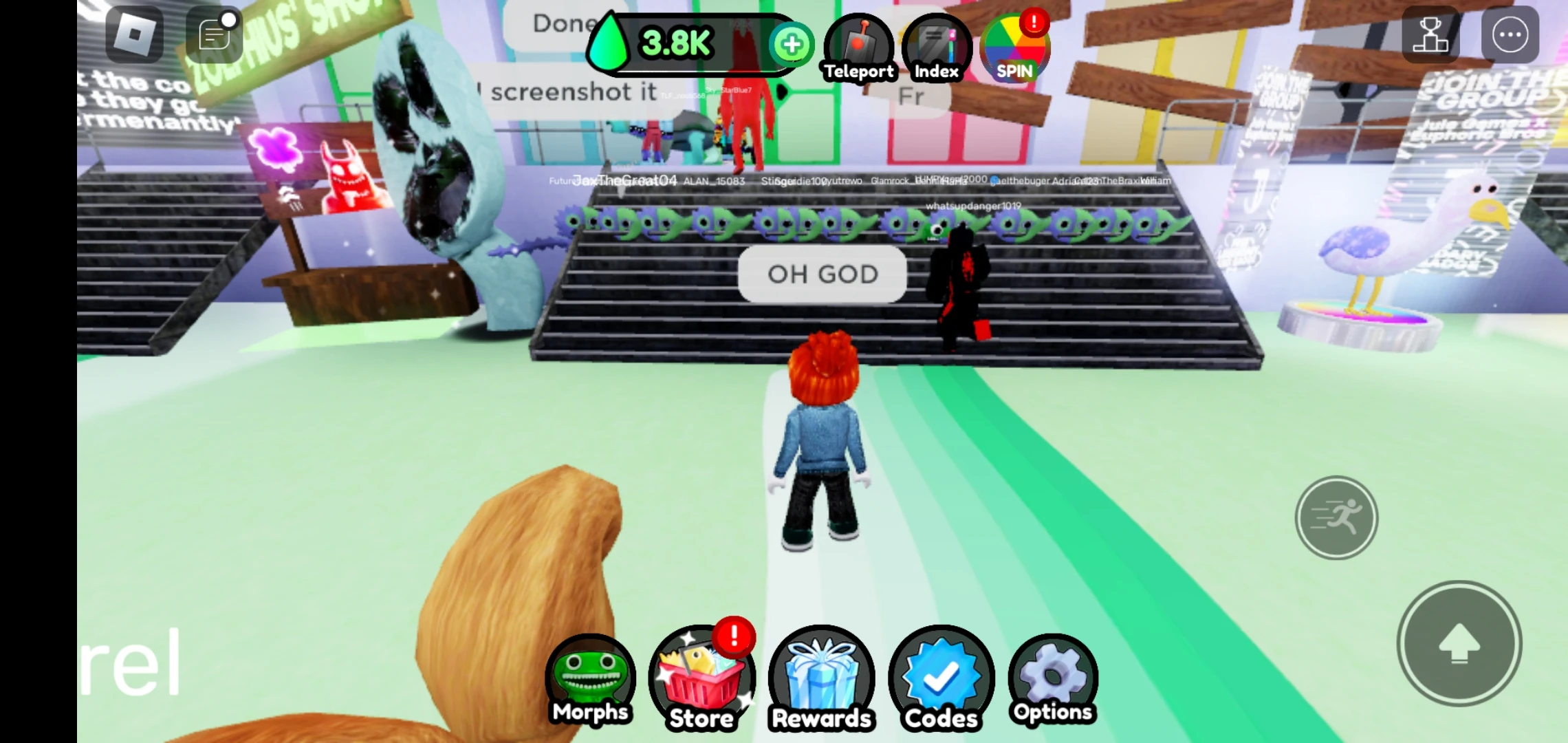Open the chat window
Viewport: 1568px width, 743px height.
coord(213,33)
